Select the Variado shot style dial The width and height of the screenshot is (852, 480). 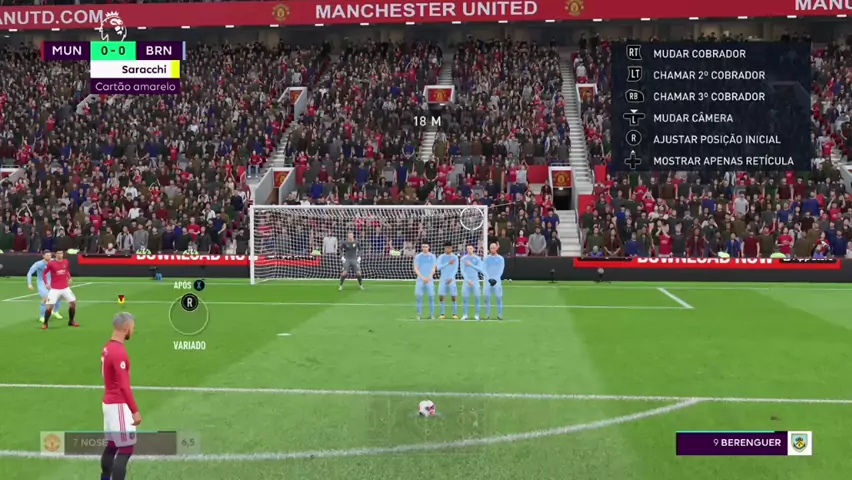(x=188, y=315)
